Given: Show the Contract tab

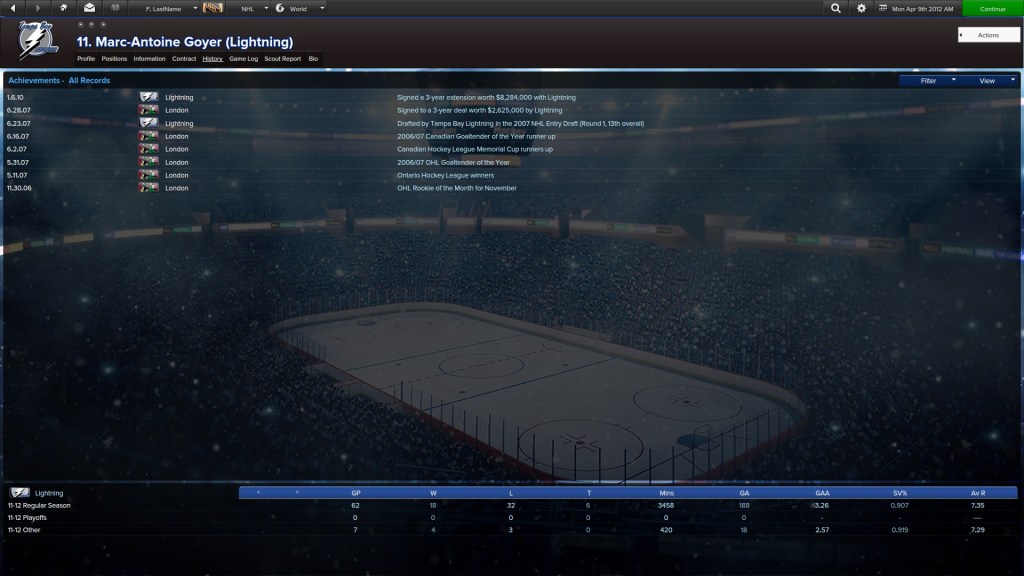Looking at the screenshot, I should click(x=184, y=59).
